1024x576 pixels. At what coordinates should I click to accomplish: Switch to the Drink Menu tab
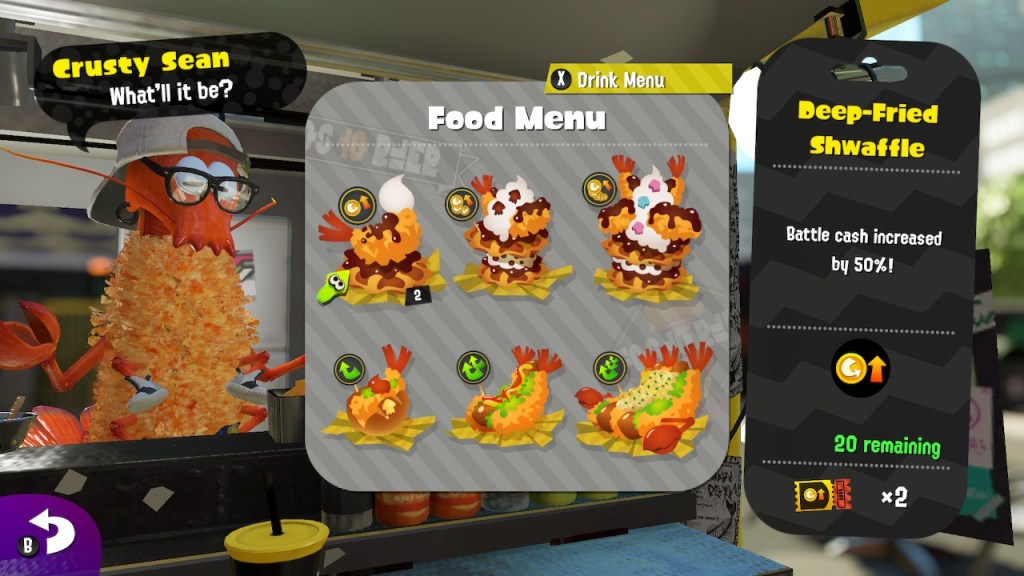pyautogui.click(x=620, y=79)
